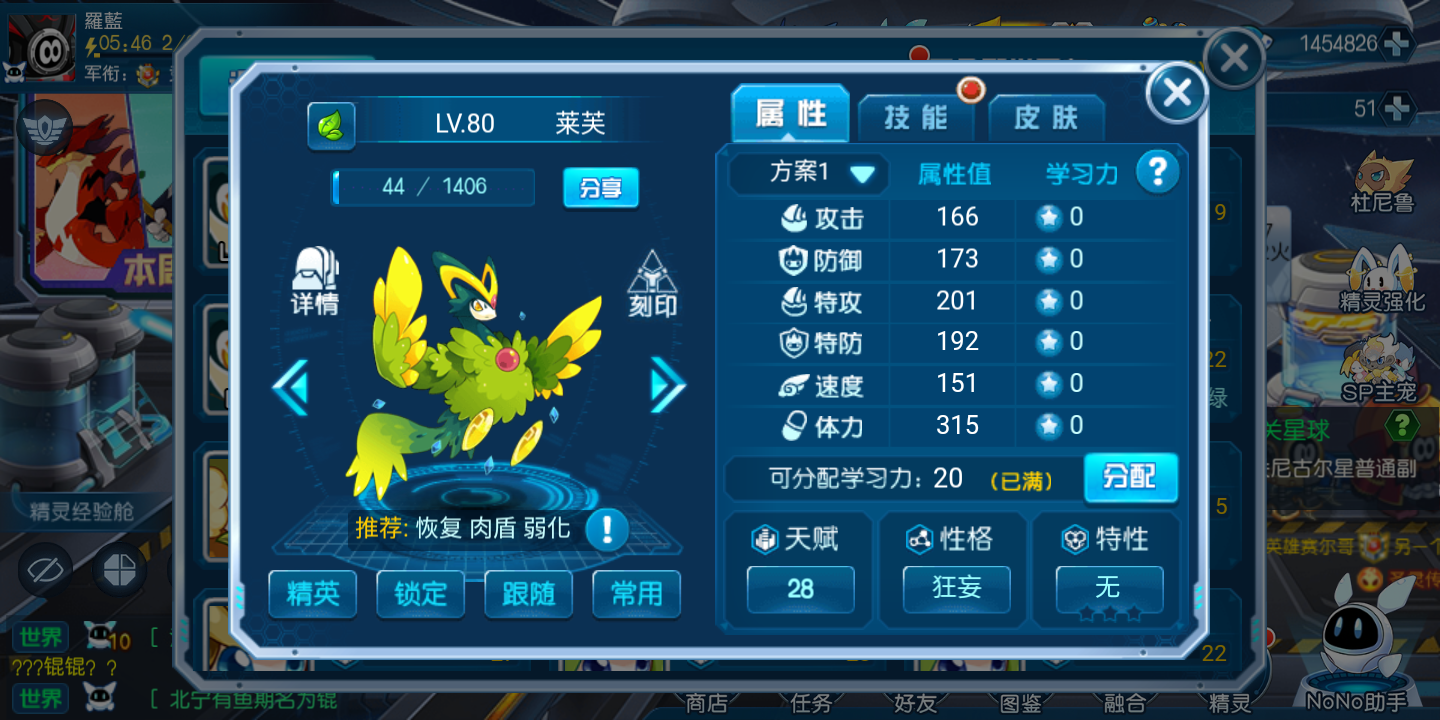Open the 皮肤 skins tab

1046,118
